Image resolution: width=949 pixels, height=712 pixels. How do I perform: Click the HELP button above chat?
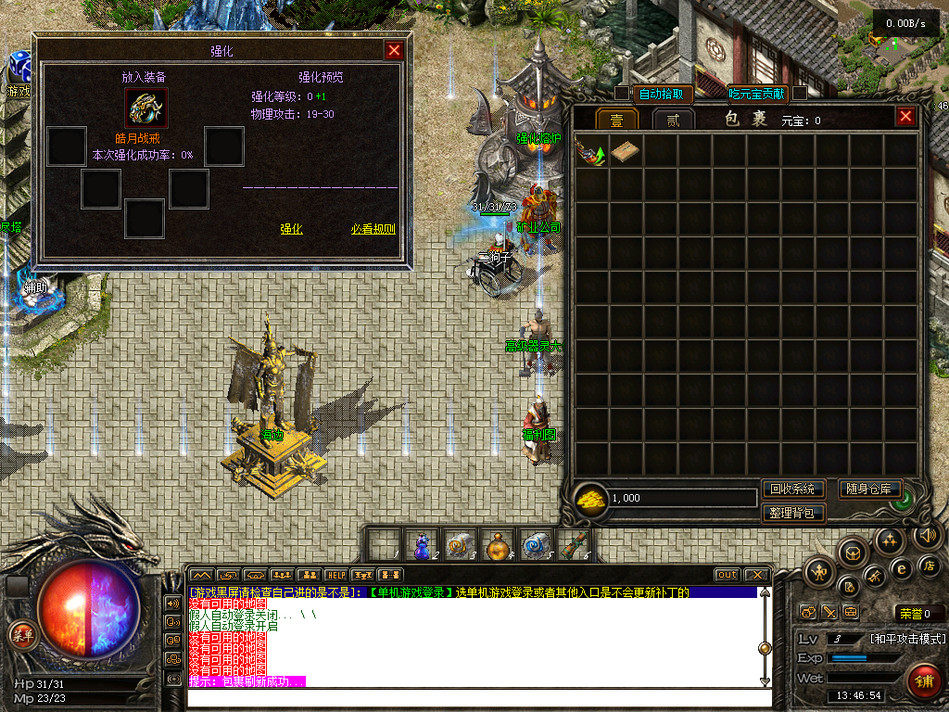(335, 575)
